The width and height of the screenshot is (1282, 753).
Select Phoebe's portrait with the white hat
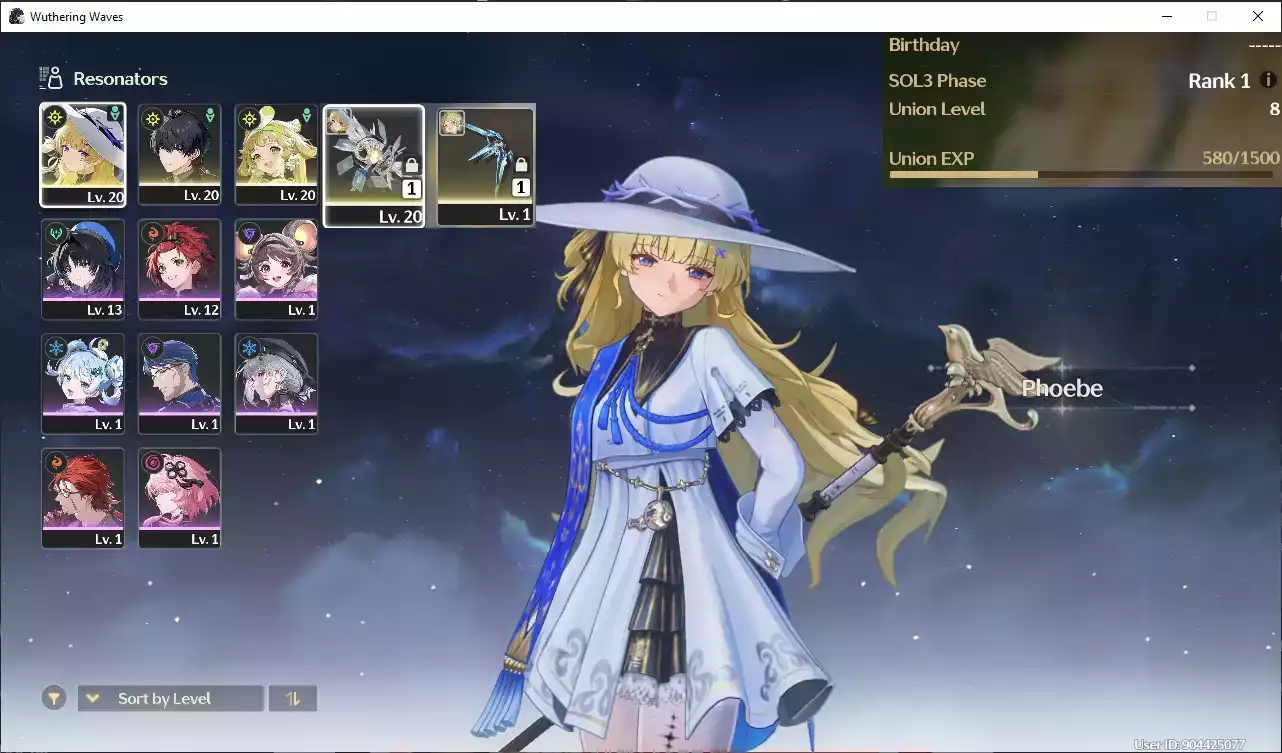click(83, 155)
